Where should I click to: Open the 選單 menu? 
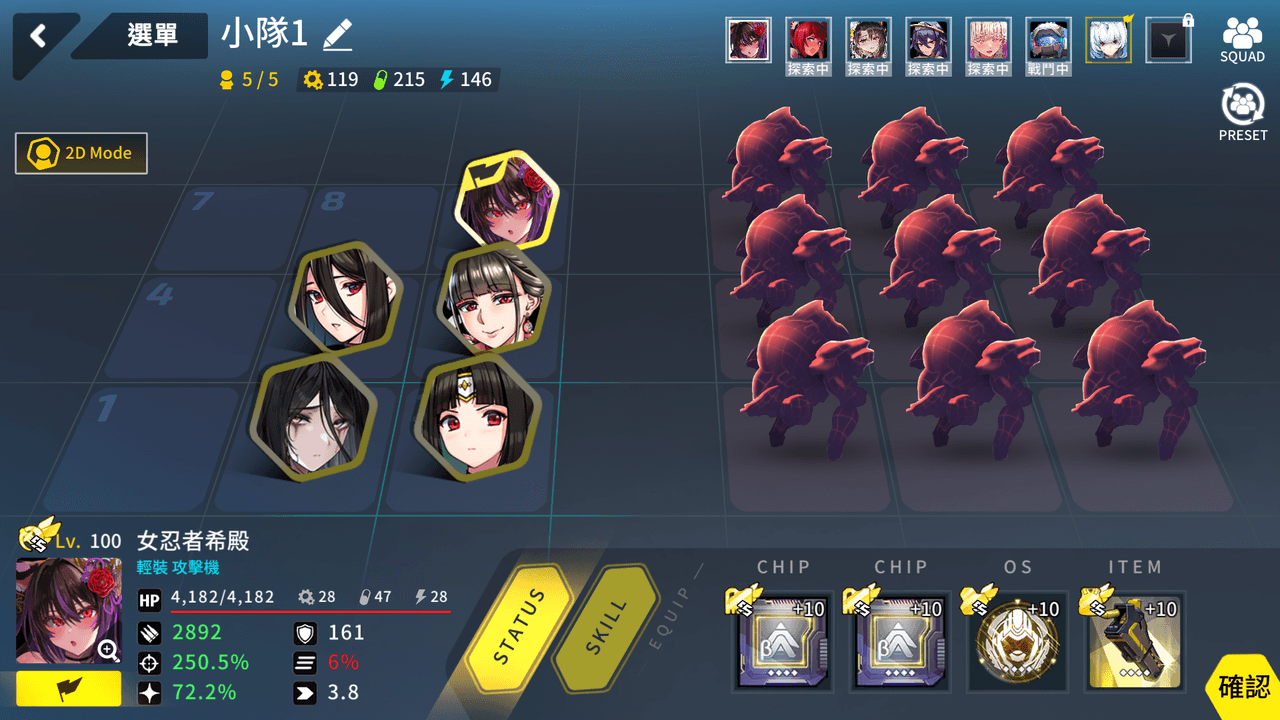152,35
